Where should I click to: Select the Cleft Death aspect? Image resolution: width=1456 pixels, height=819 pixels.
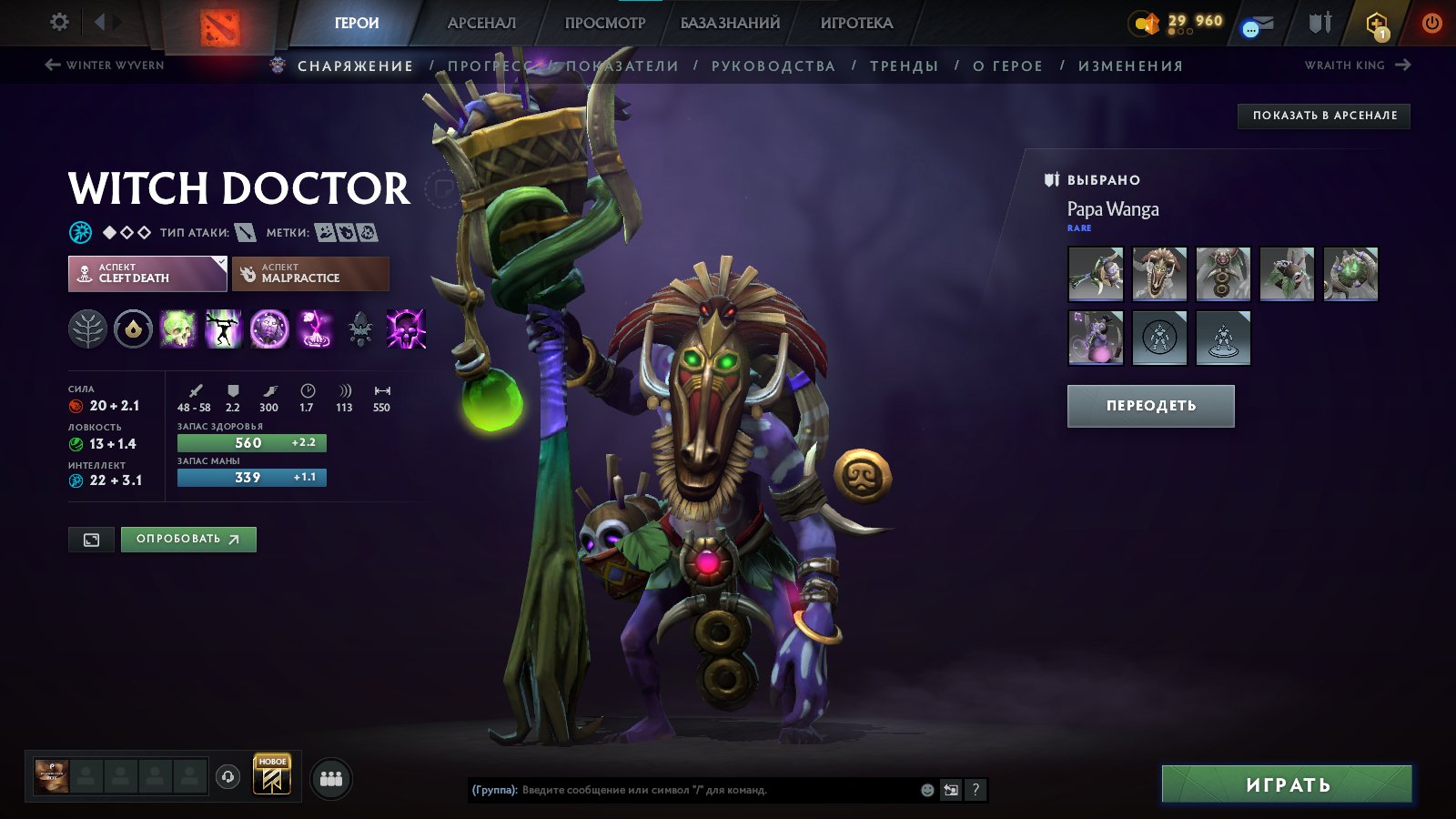point(147,273)
